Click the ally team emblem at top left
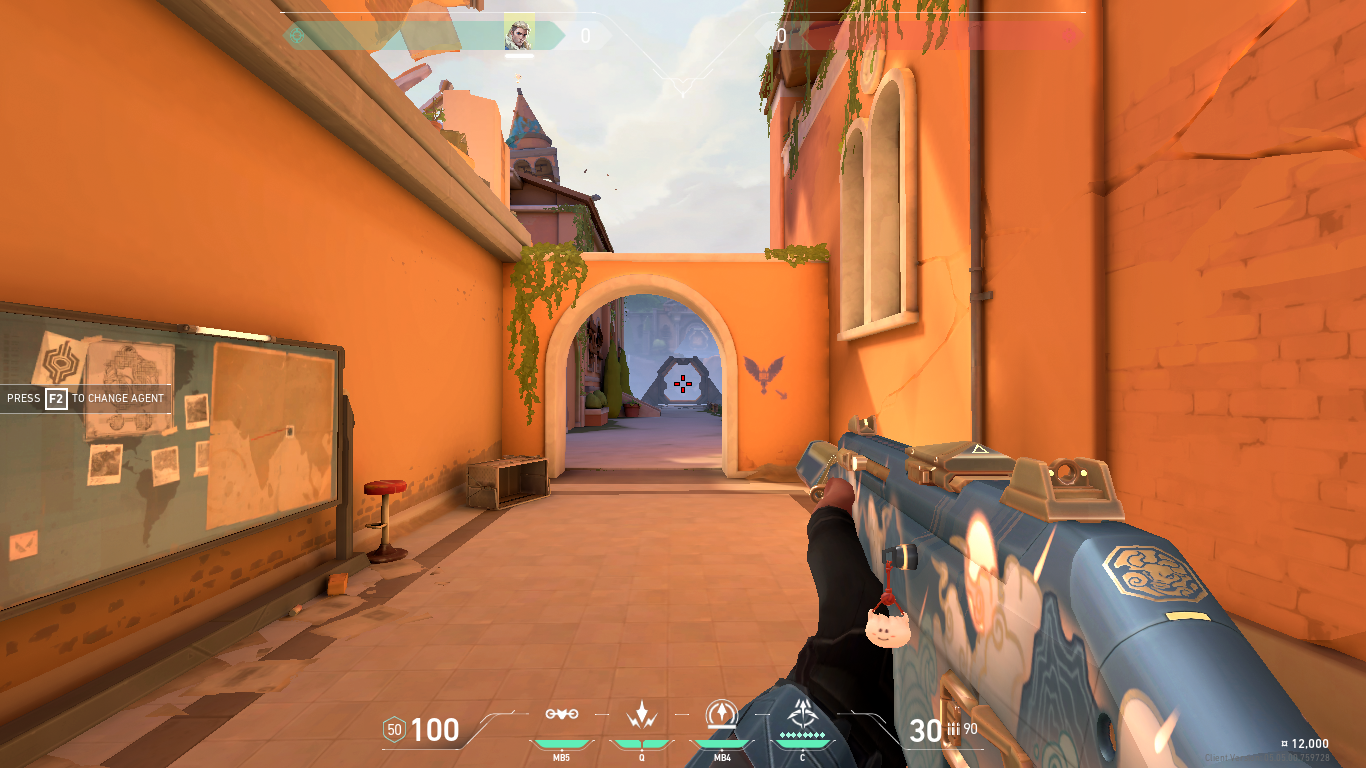 point(295,33)
